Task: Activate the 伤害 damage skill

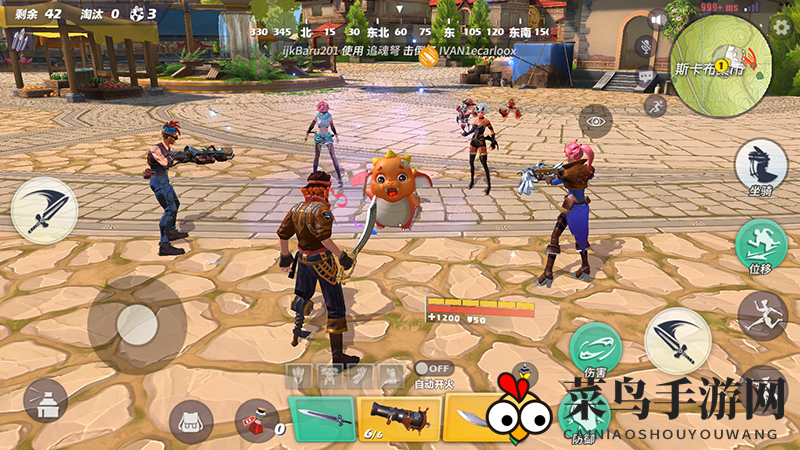Action: pyautogui.click(x=596, y=349)
